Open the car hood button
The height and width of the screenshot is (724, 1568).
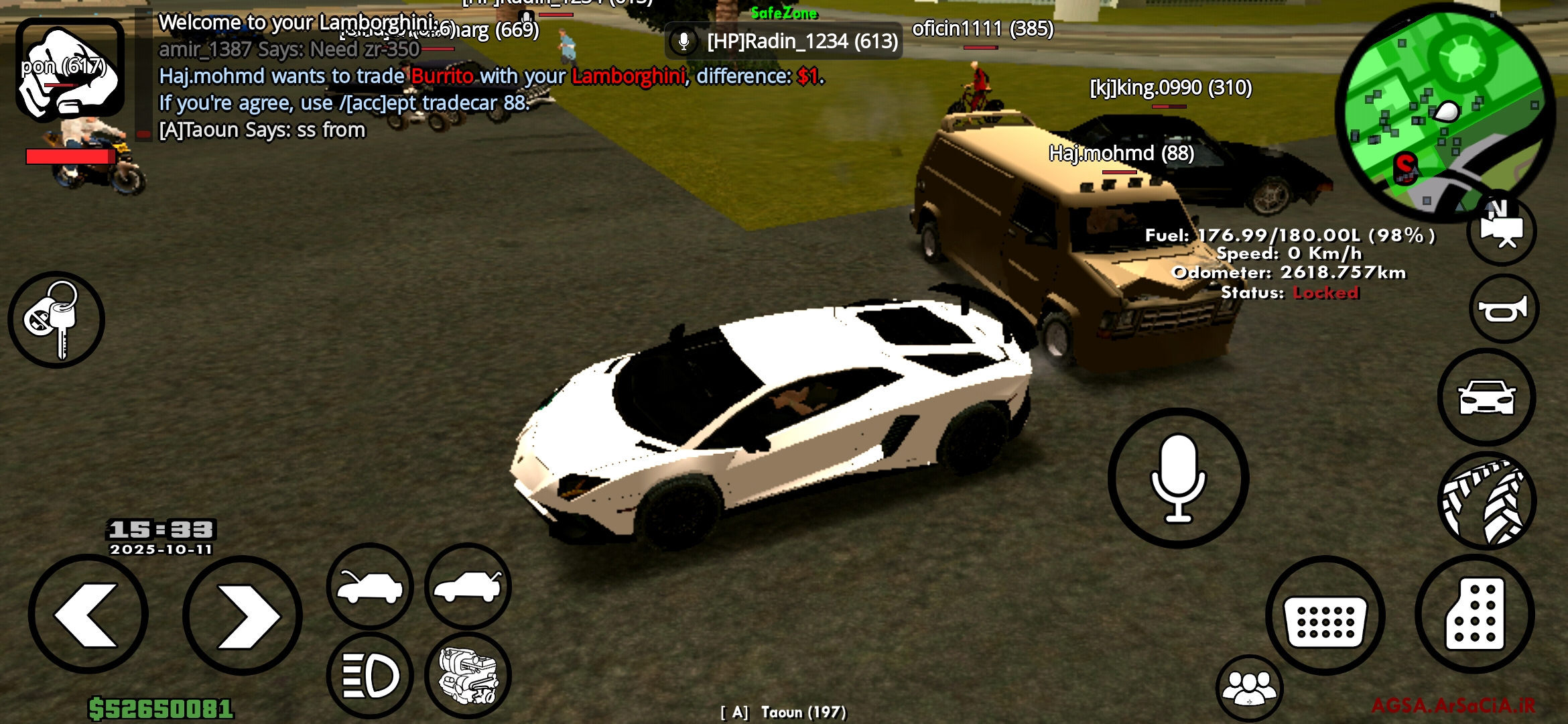[370, 586]
